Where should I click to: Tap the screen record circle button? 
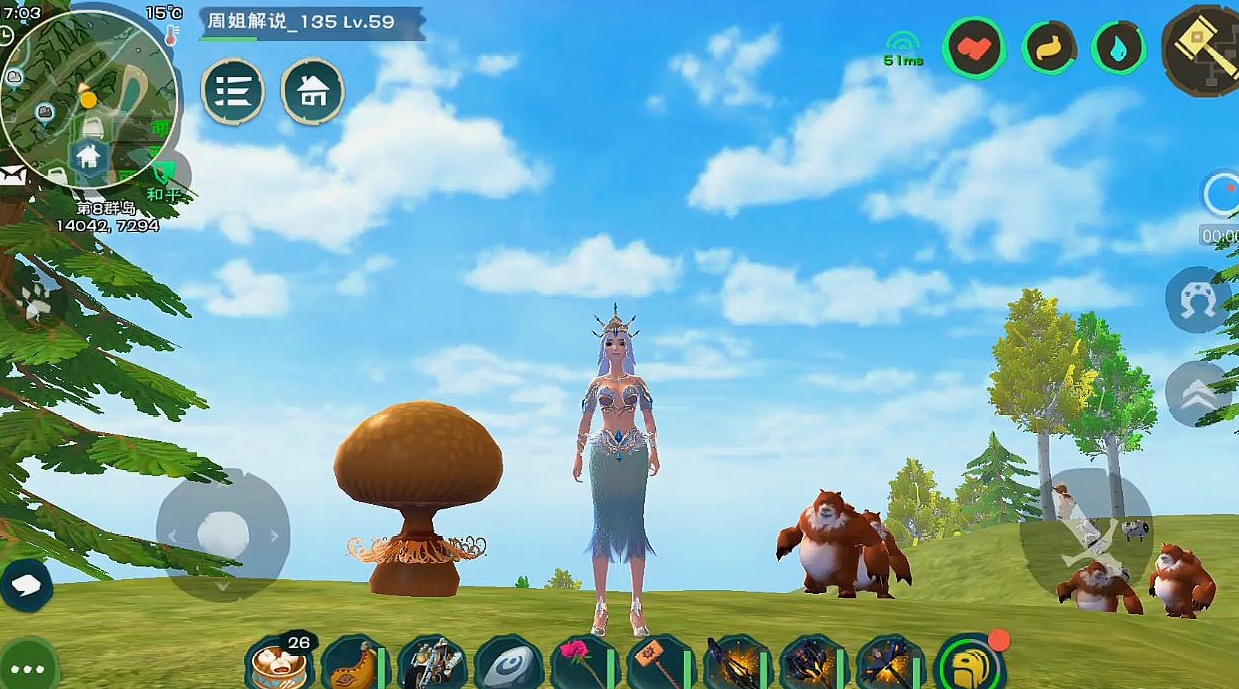tap(1222, 195)
